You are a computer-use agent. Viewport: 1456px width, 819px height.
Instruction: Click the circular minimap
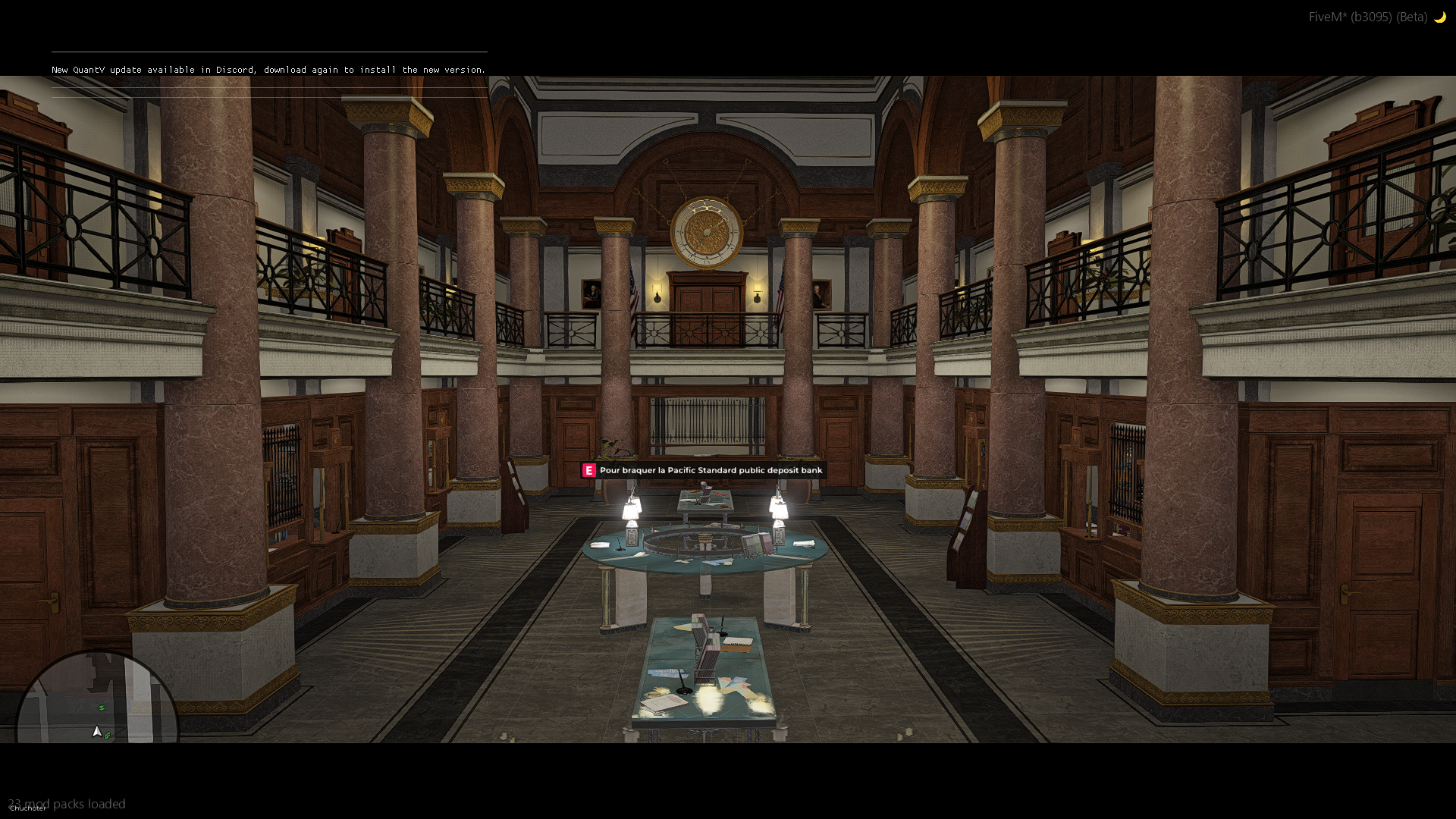coord(96,701)
